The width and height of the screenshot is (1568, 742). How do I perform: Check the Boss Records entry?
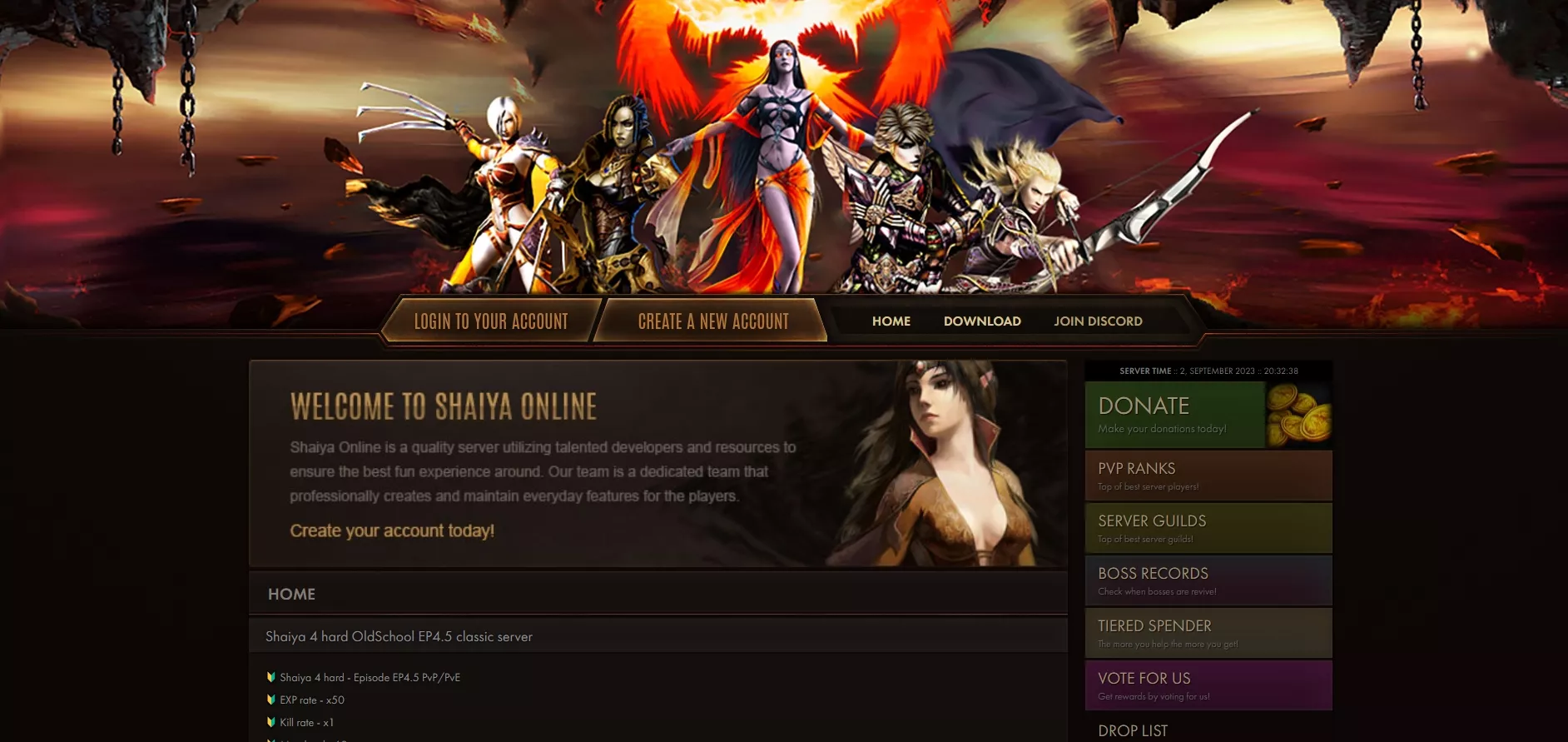1208,580
